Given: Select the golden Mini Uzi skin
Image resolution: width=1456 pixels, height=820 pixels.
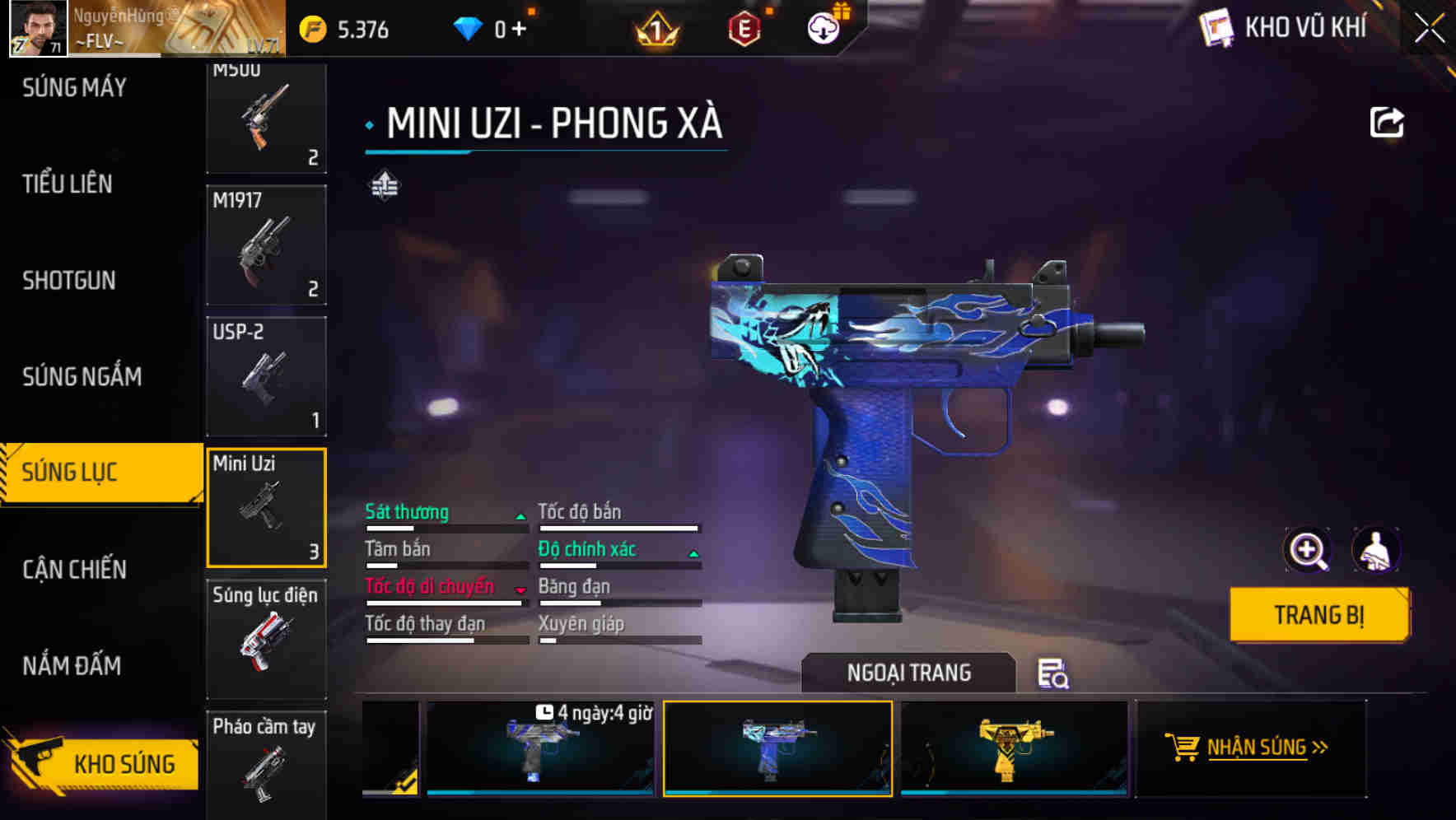Looking at the screenshot, I should 1011,748.
